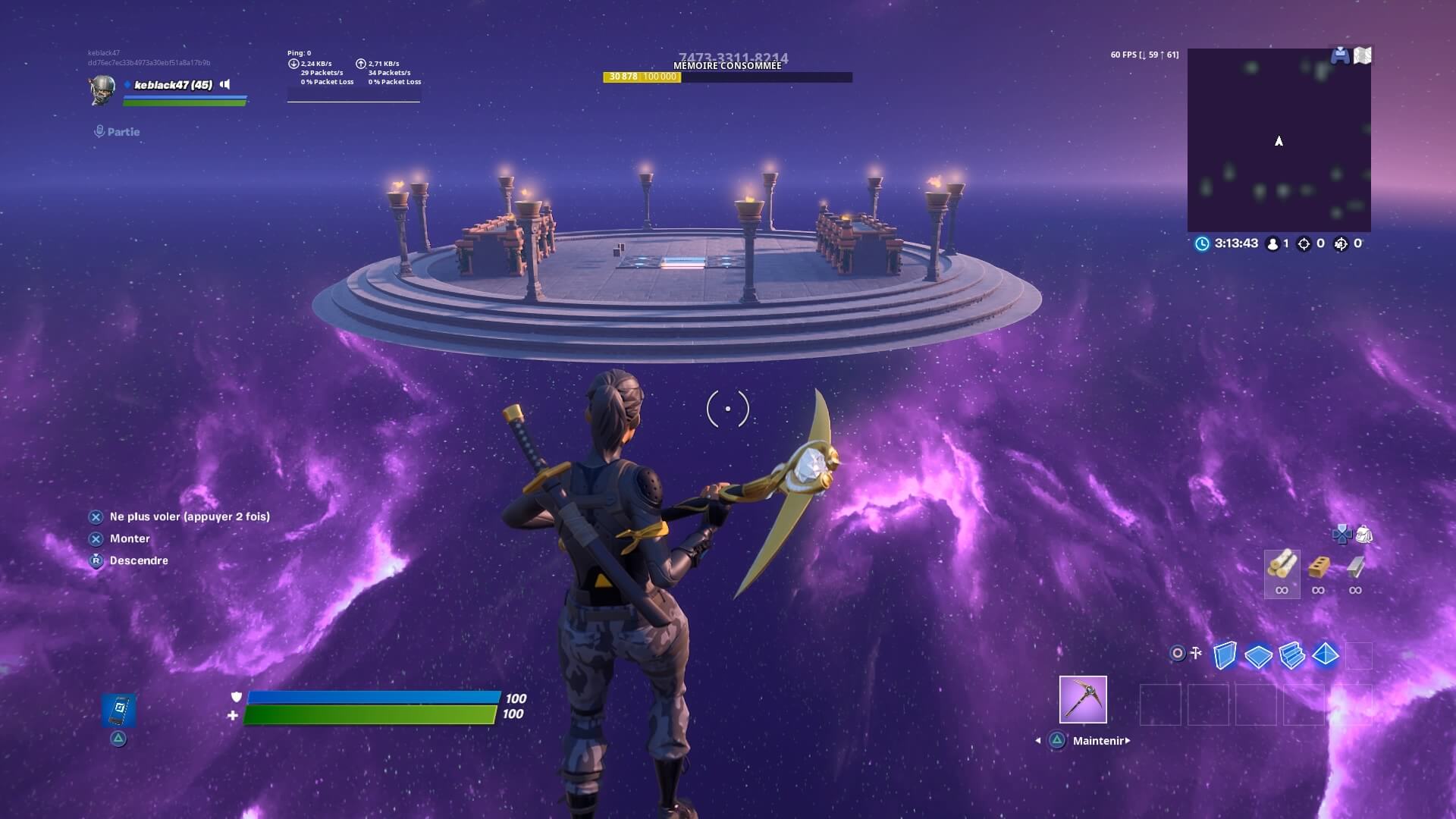Select the roof building piece
The width and height of the screenshot is (1456, 819).
(1326, 655)
